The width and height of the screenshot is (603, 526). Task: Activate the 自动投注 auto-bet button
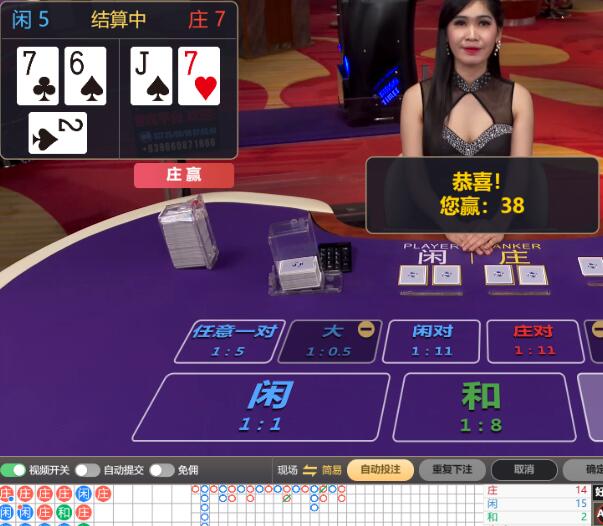380,470
